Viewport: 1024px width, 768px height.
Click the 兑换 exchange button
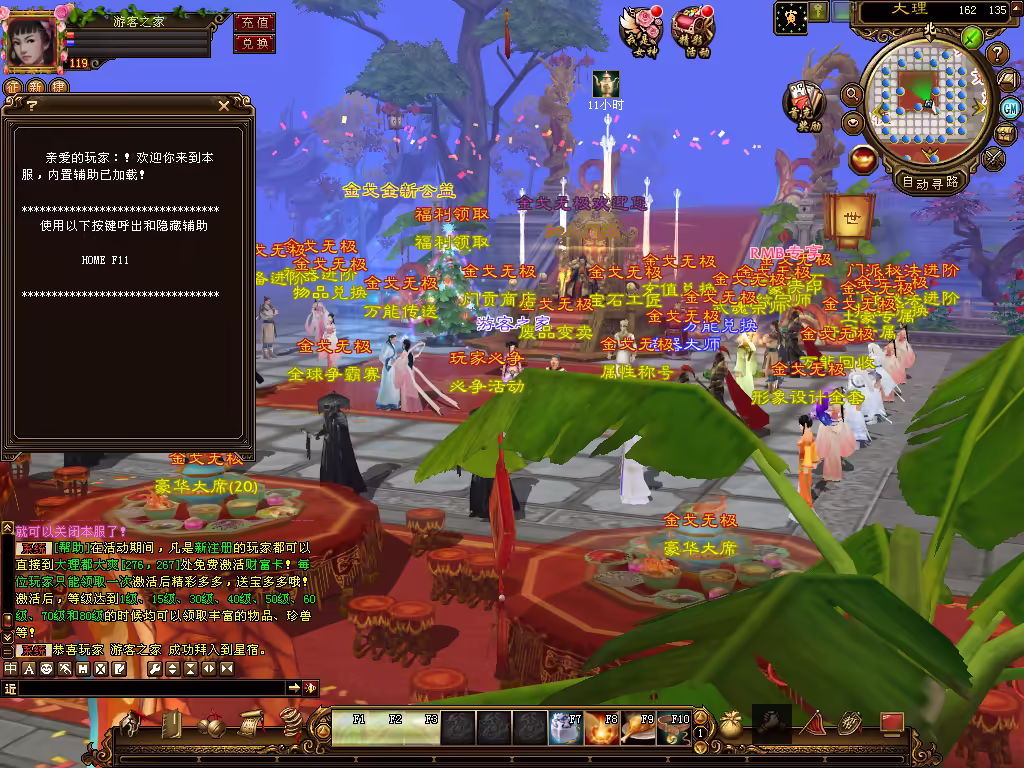coord(254,43)
